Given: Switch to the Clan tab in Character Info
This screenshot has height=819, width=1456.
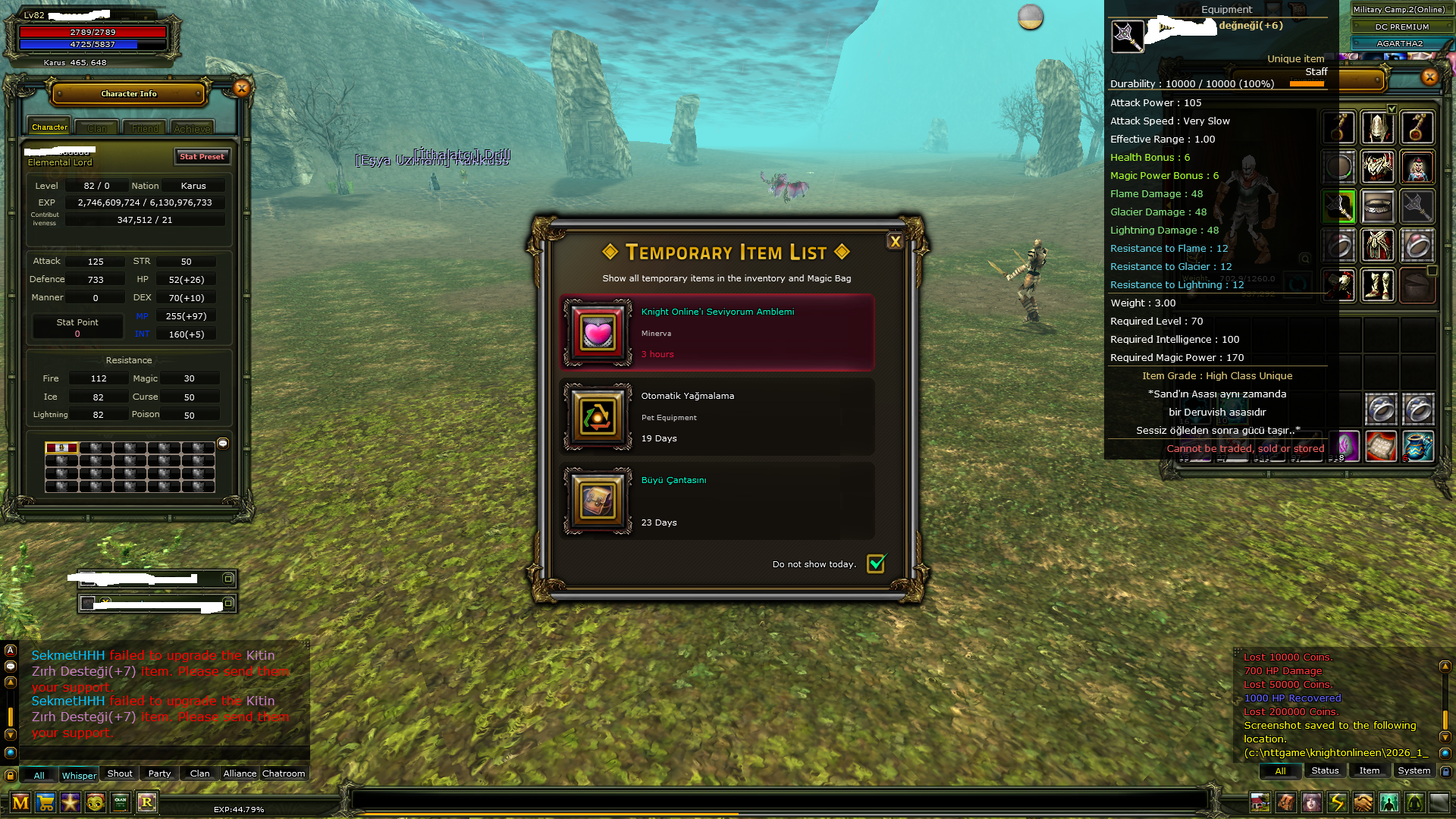Looking at the screenshot, I should point(96,128).
